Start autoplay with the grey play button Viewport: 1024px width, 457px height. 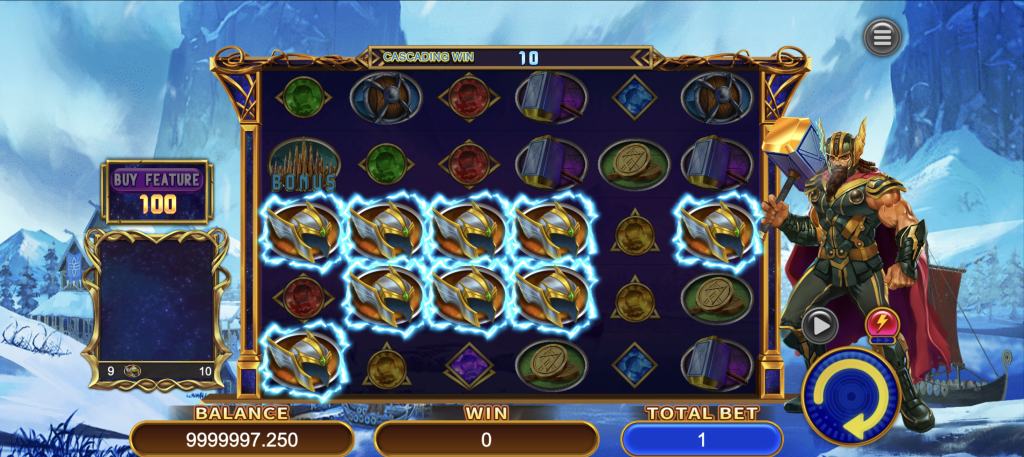click(x=820, y=325)
